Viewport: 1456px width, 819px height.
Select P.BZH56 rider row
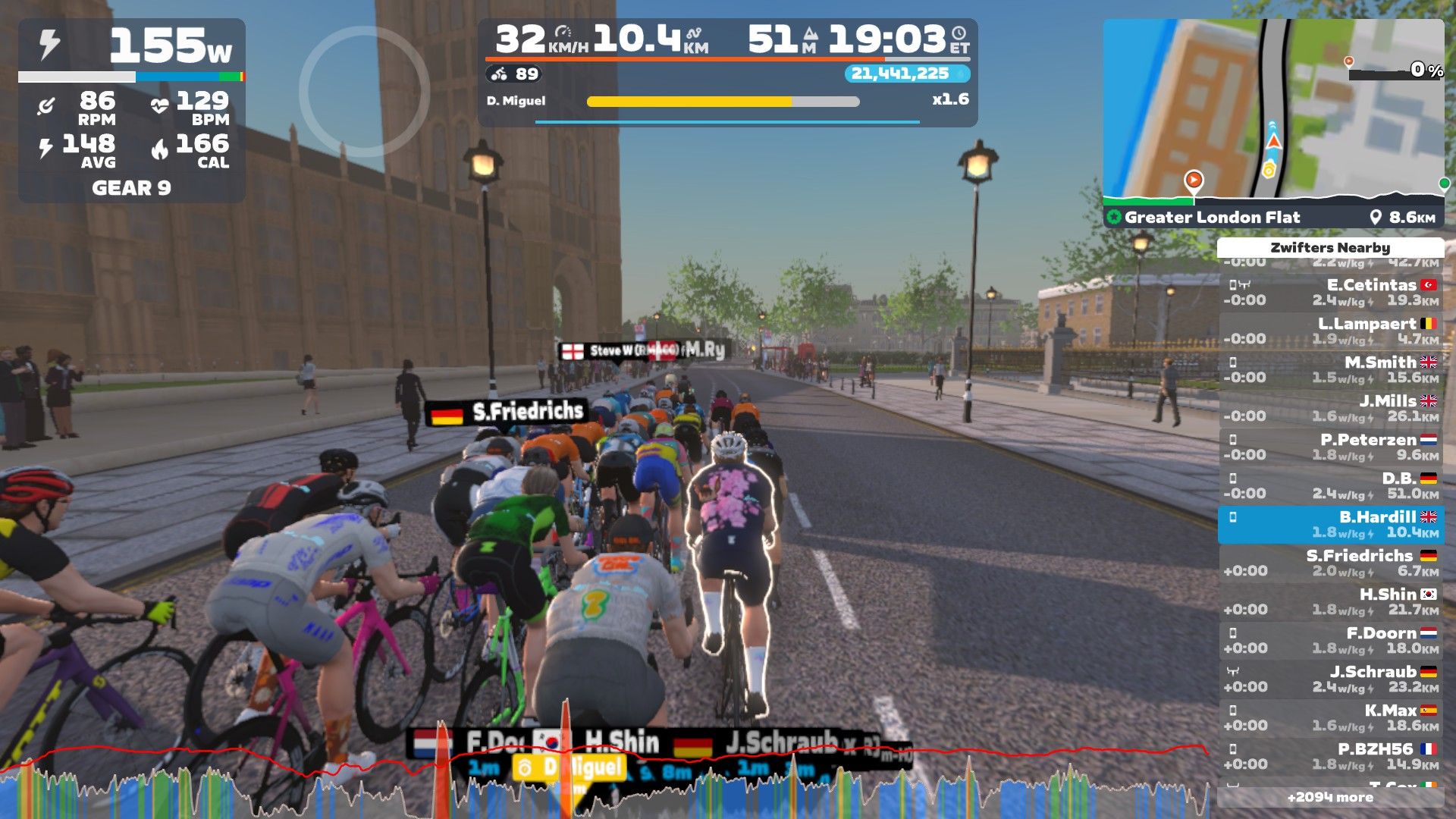(x=1330, y=756)
